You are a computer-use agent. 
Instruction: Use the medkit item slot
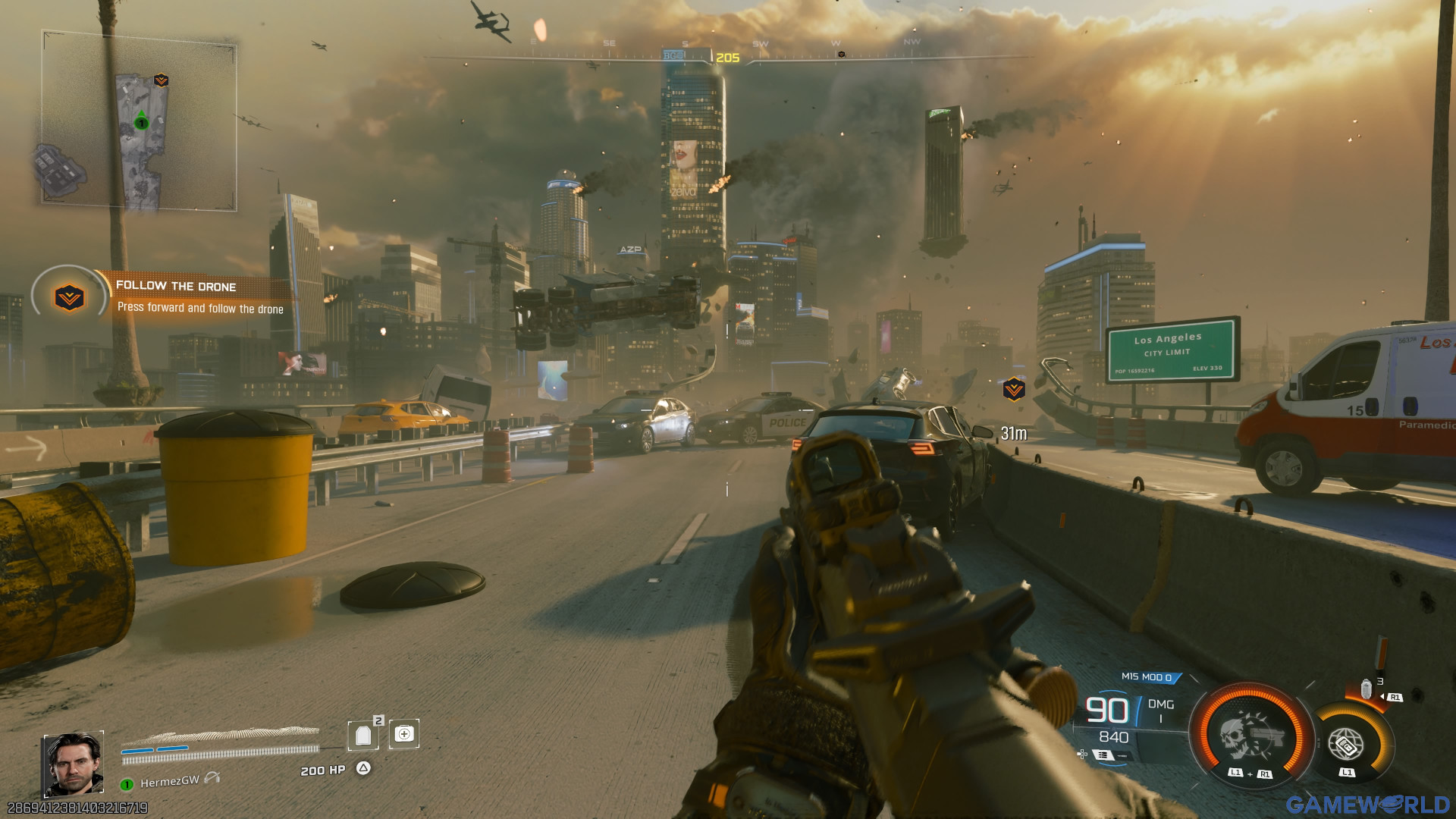click(404, 734)
